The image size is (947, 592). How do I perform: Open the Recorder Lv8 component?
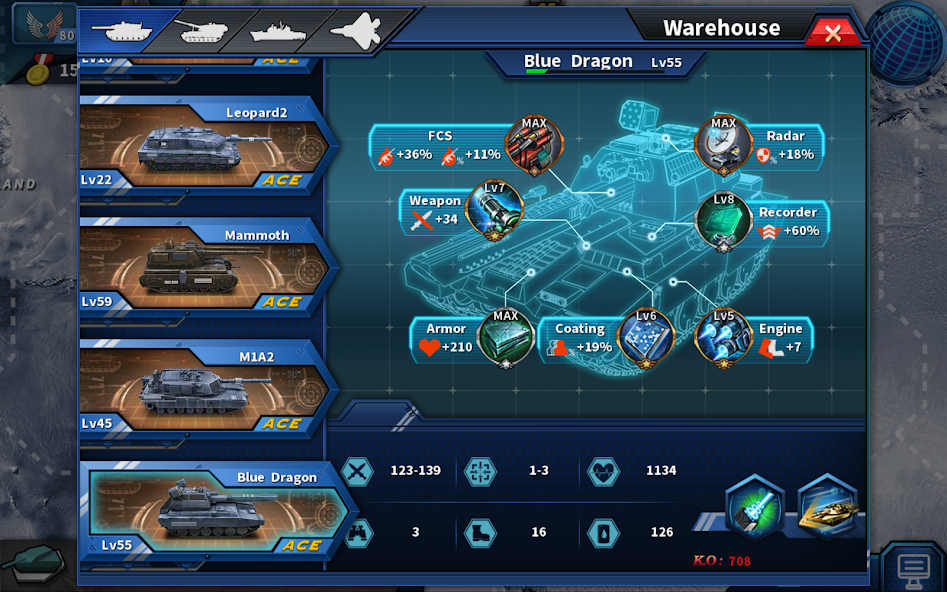click(x=724, y=220)
